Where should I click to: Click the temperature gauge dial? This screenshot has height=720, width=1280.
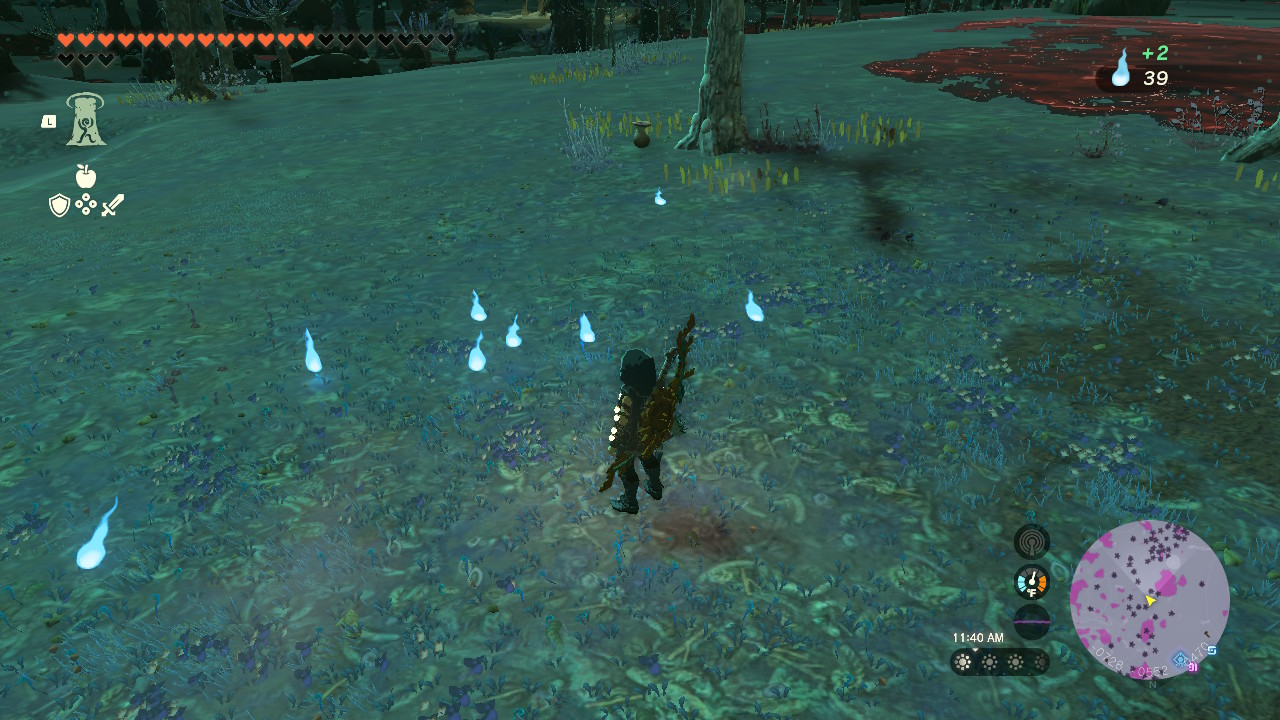pos(1031,581)
